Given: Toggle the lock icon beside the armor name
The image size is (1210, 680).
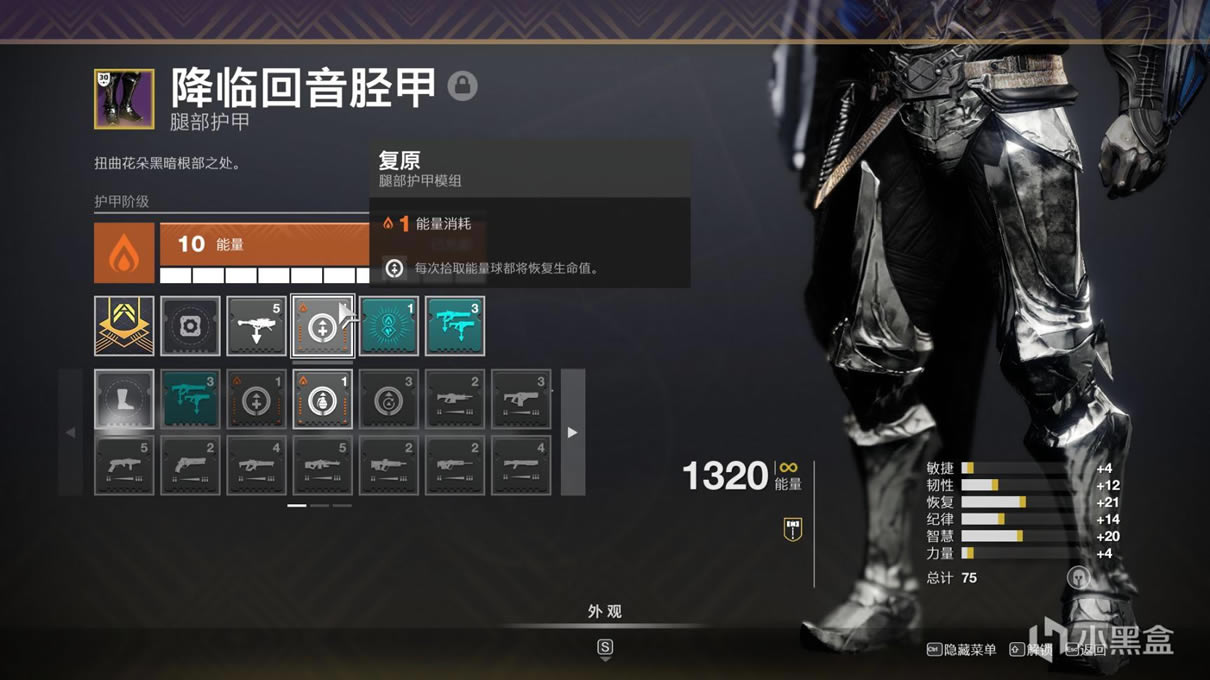Looking at the screenshot, I should pyautogui.click(x=462, y=86).
